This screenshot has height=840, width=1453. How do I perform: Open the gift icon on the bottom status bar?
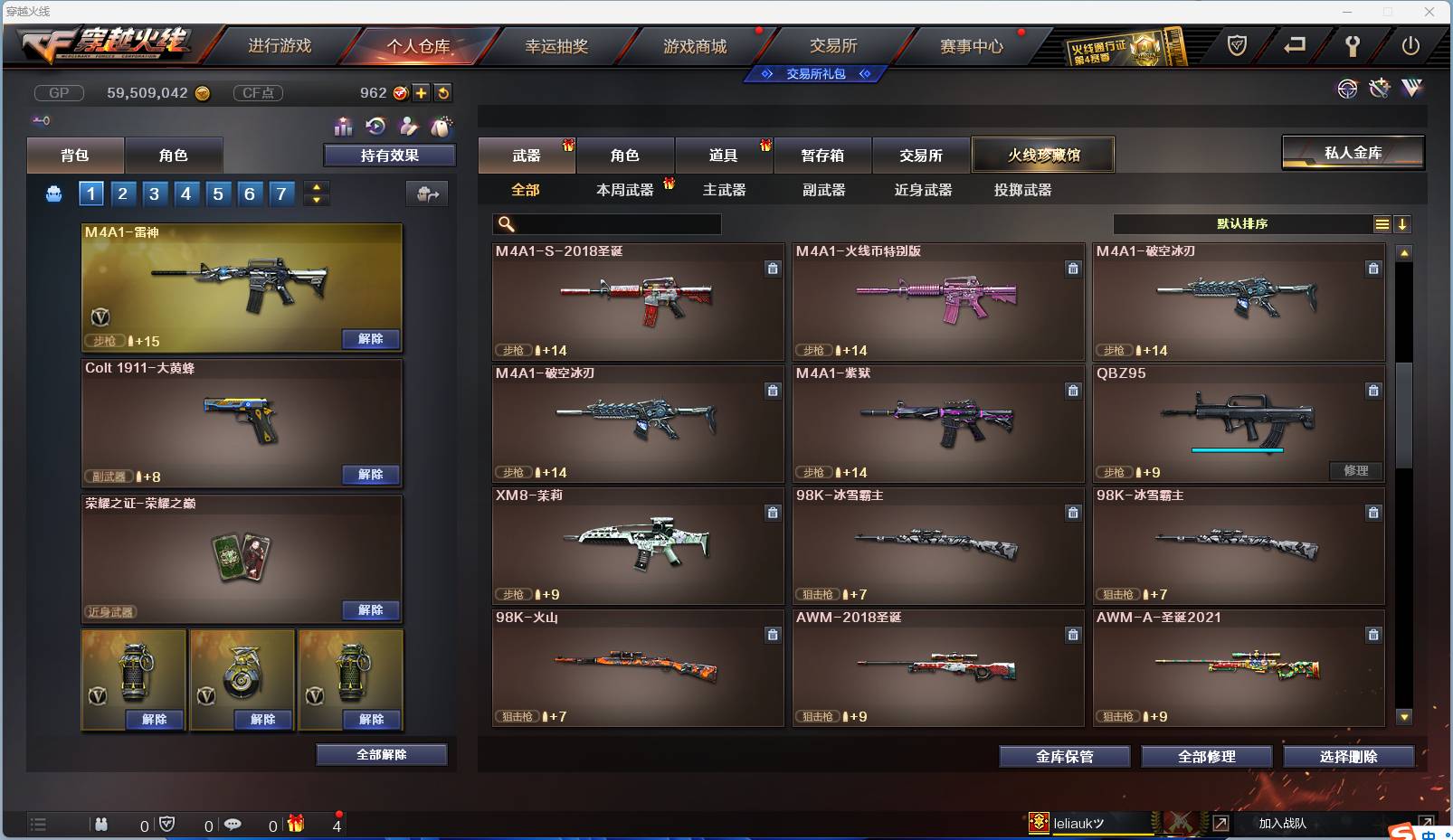click(x=293, y=825)
